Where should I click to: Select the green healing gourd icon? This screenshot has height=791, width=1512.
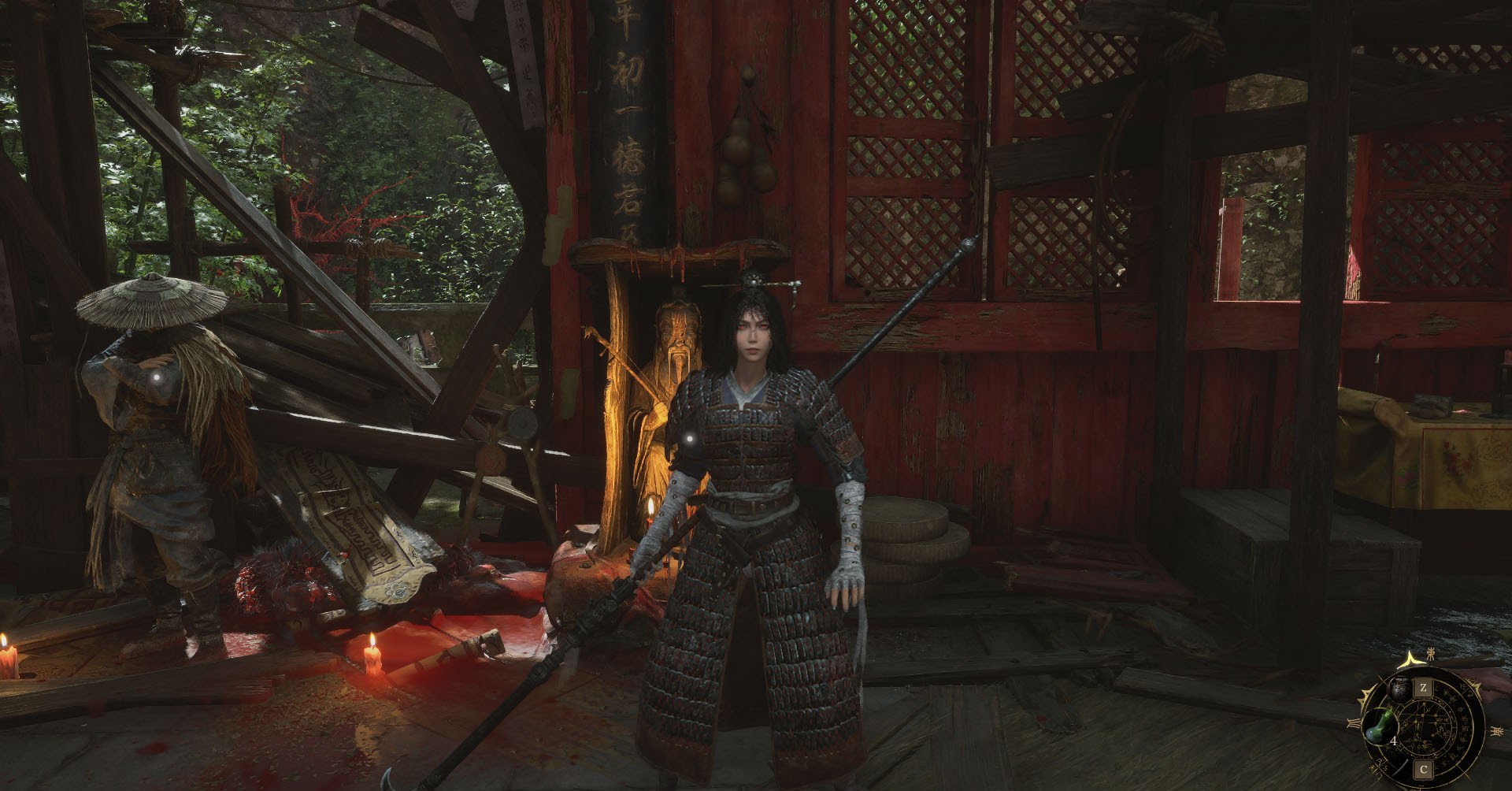coord(1380,726)
